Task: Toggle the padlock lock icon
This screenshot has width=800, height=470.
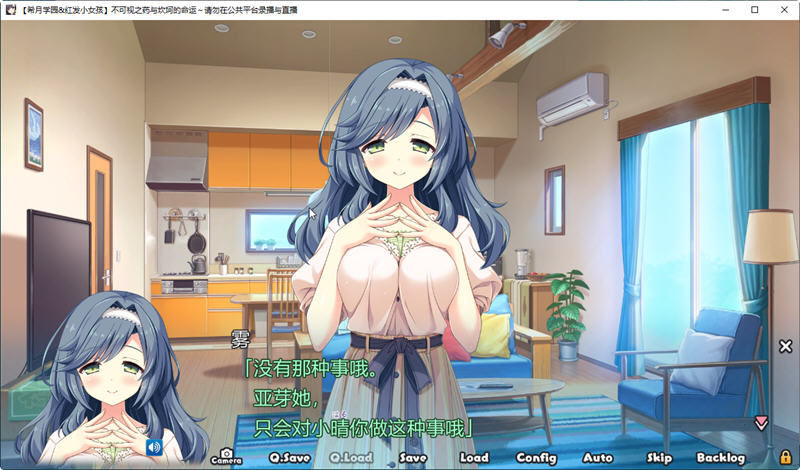Action: (x=785, y=456)
